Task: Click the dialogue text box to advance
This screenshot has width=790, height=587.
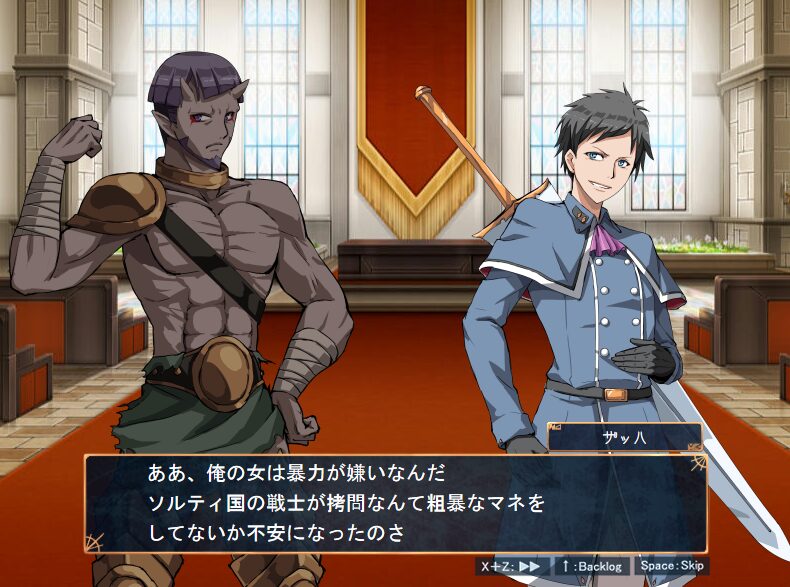Action: (395, 503)
